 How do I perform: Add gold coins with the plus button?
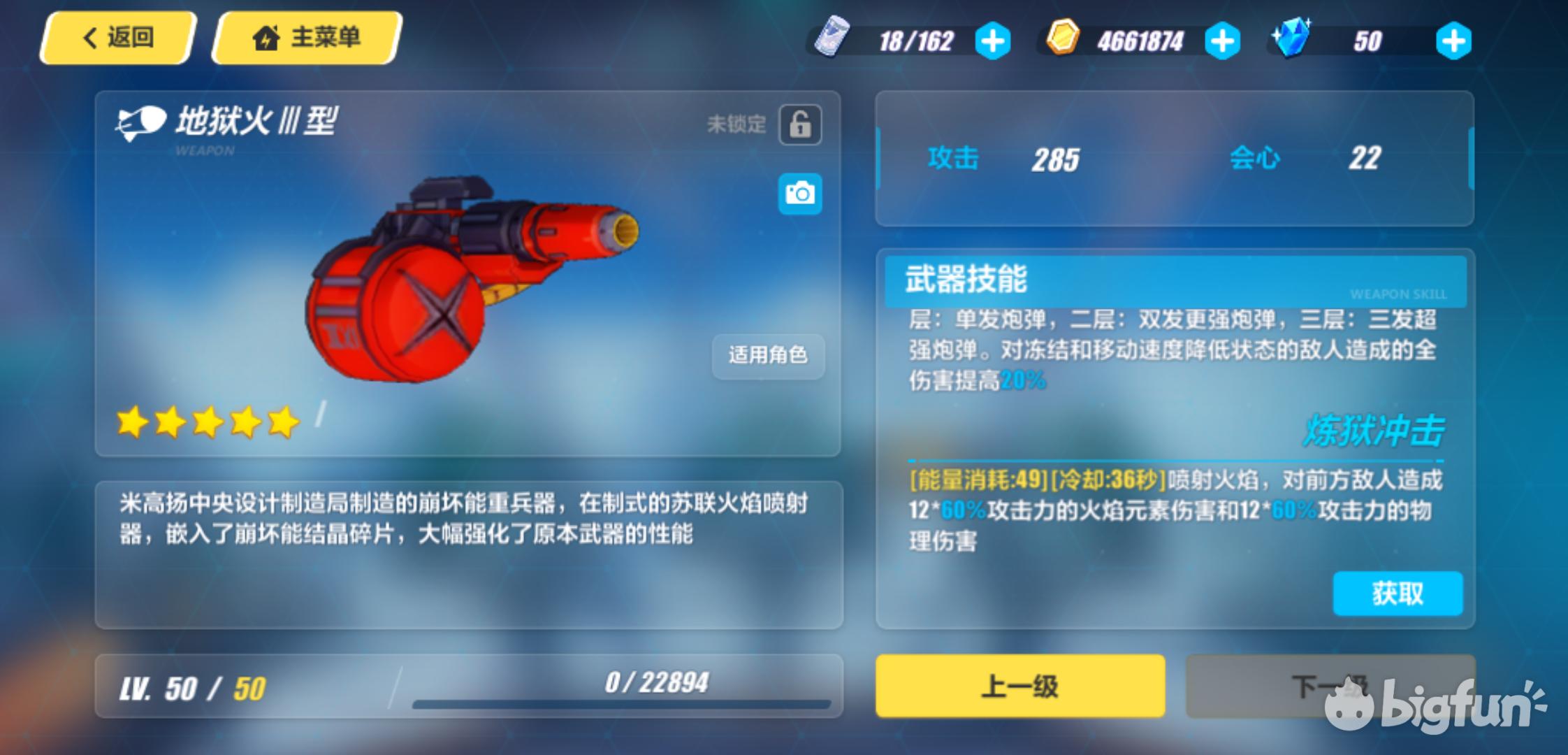[x=1222, y=41]
